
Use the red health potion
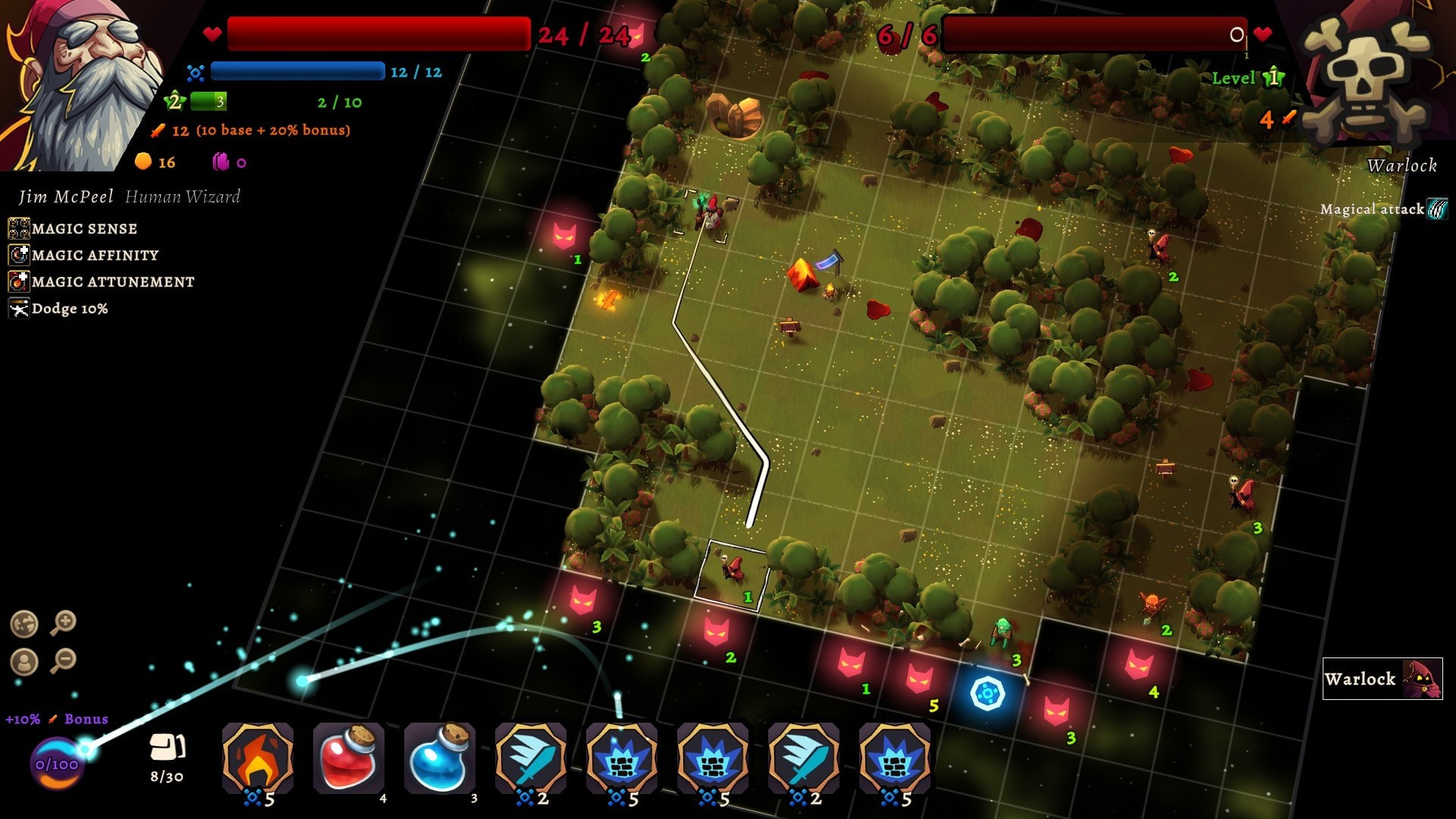(x=349, y=760)
